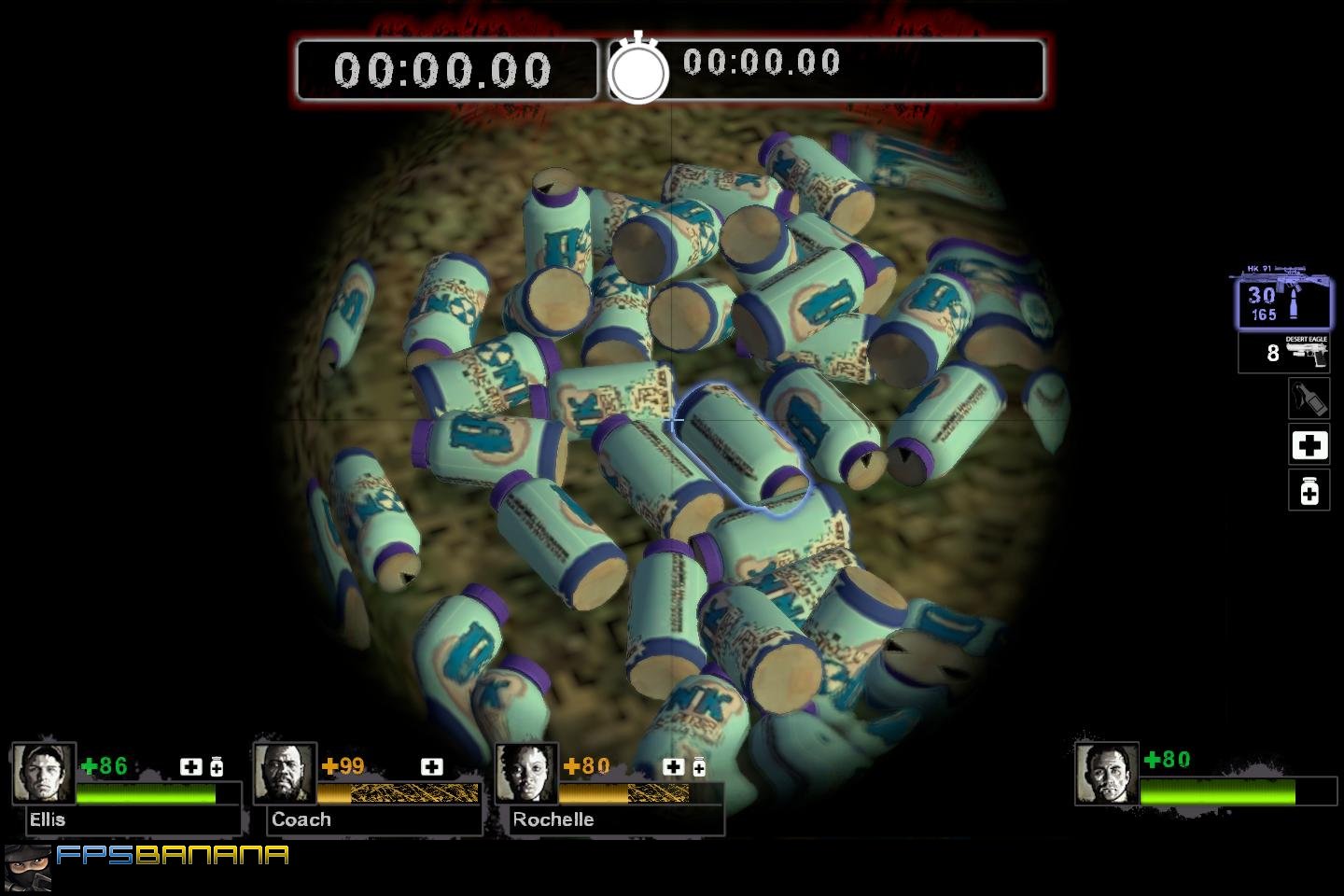Image resolution: width=1344 pixels, height=896 pixels.
Task: Click the FPSBANANA watermark link
Action: 173,854
